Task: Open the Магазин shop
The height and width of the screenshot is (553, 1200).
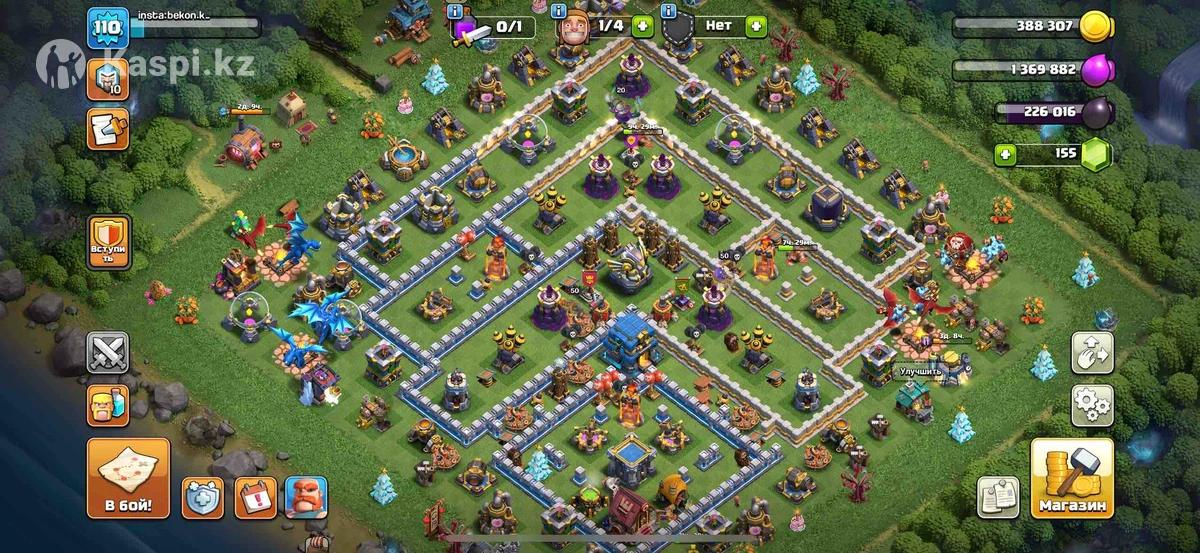Action: [x=1072, y=478]
